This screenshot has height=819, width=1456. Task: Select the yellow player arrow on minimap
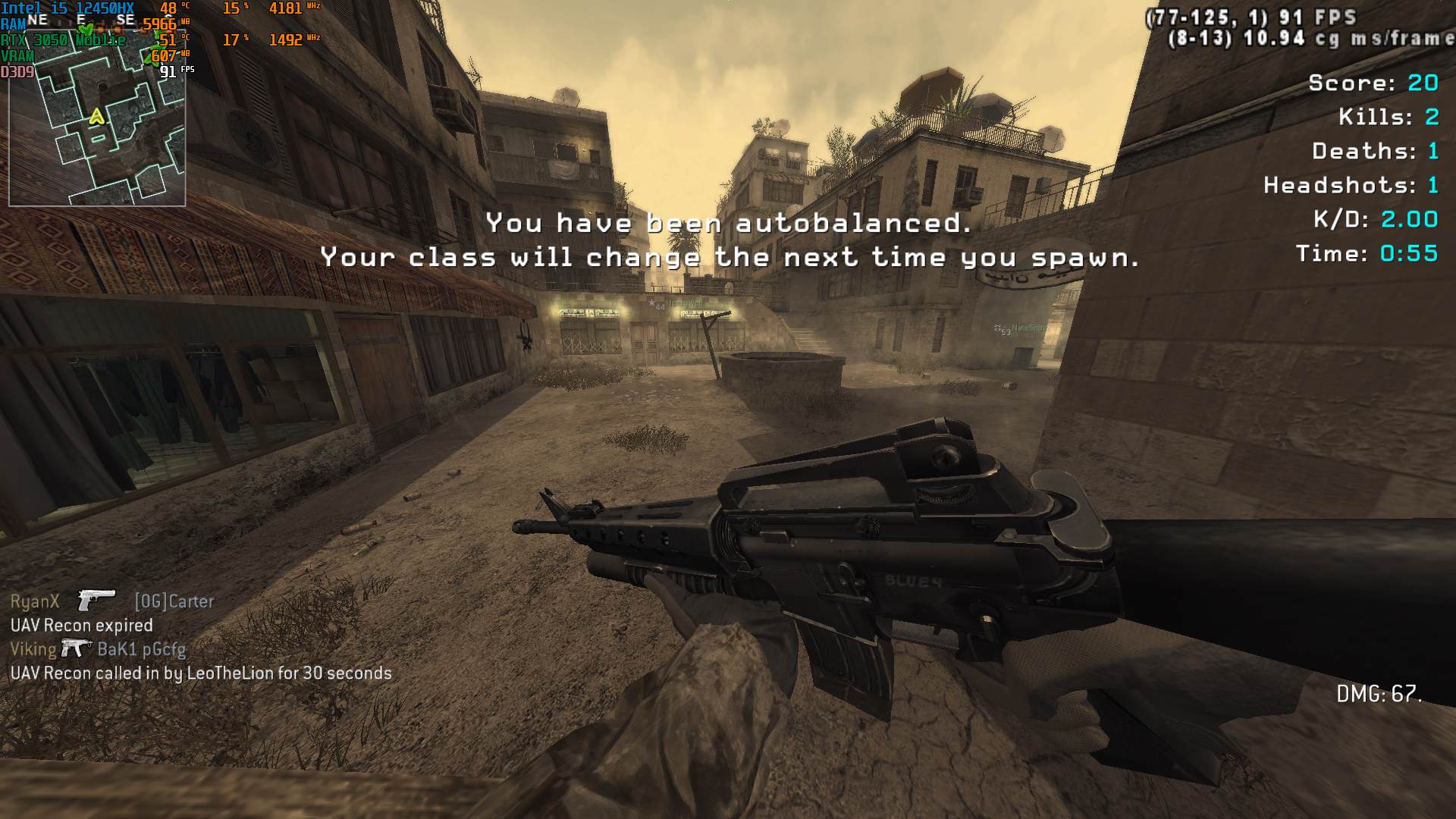pyautogui.click(x=96, y=117)
